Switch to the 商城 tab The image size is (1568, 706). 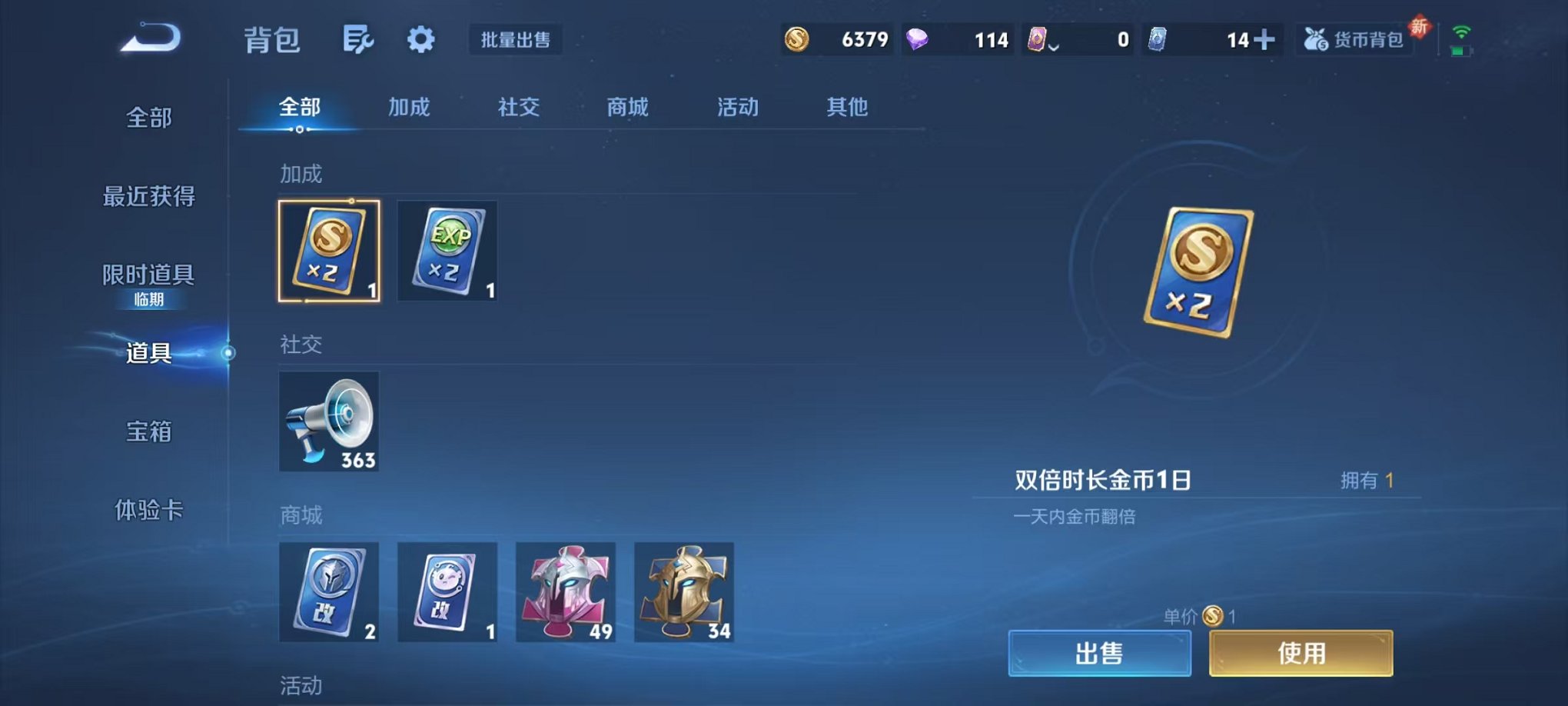(x=626, y=108)
